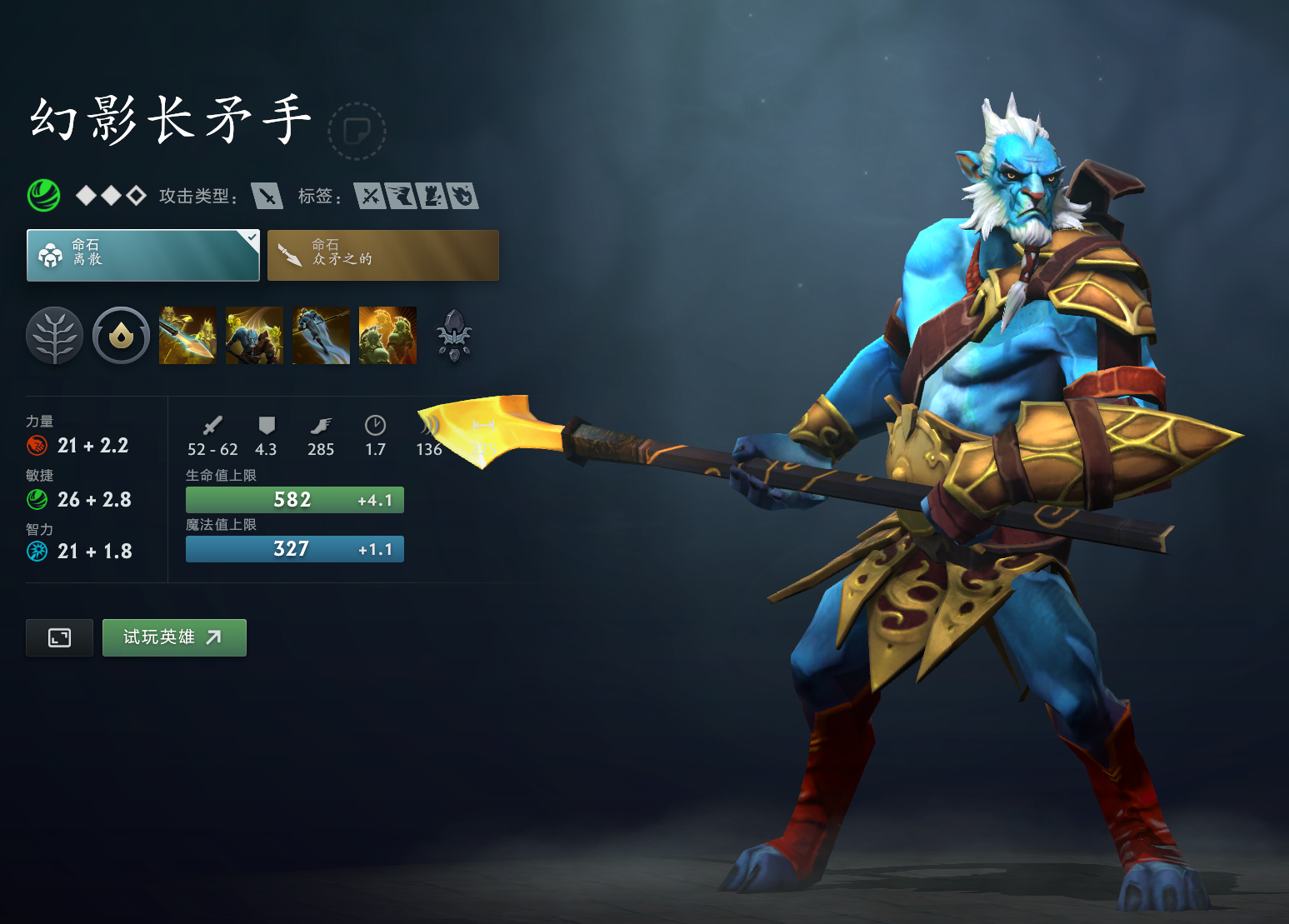Click the Phantom Rush ability icon

[x=321, y=336]
